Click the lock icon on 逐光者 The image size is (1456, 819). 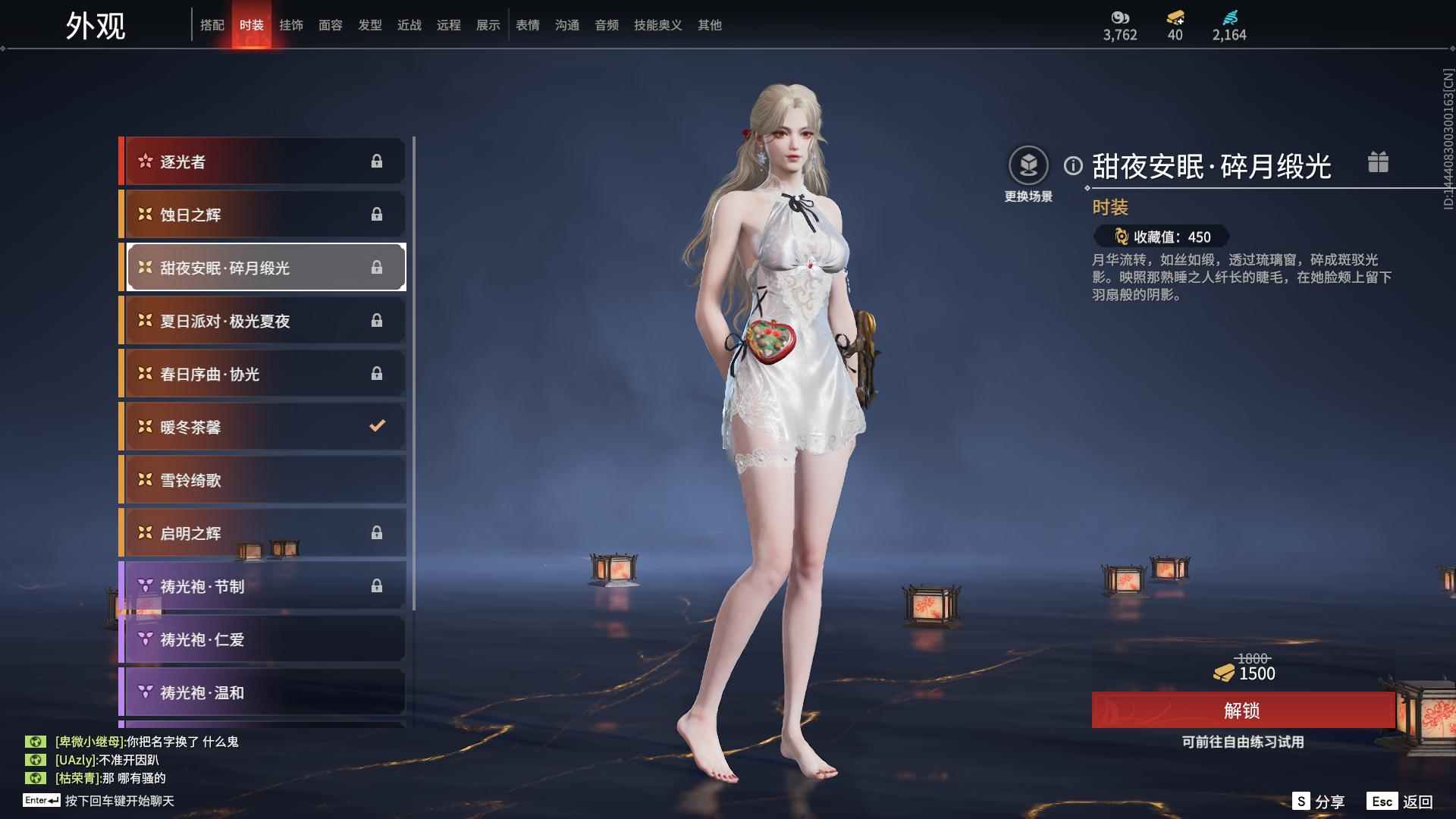tap(377, 161)
